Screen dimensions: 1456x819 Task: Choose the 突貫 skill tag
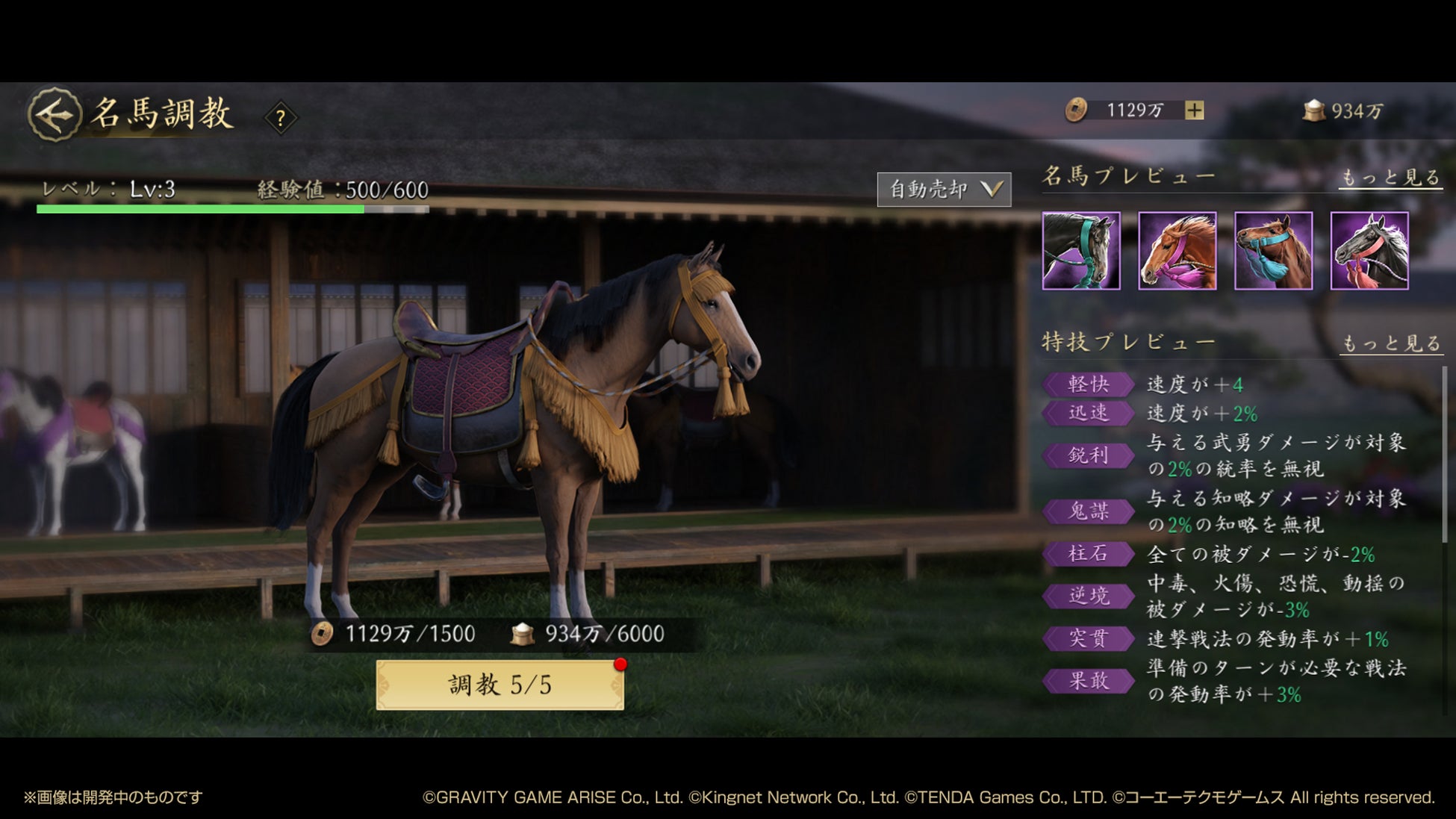(x=1089, y=638)
